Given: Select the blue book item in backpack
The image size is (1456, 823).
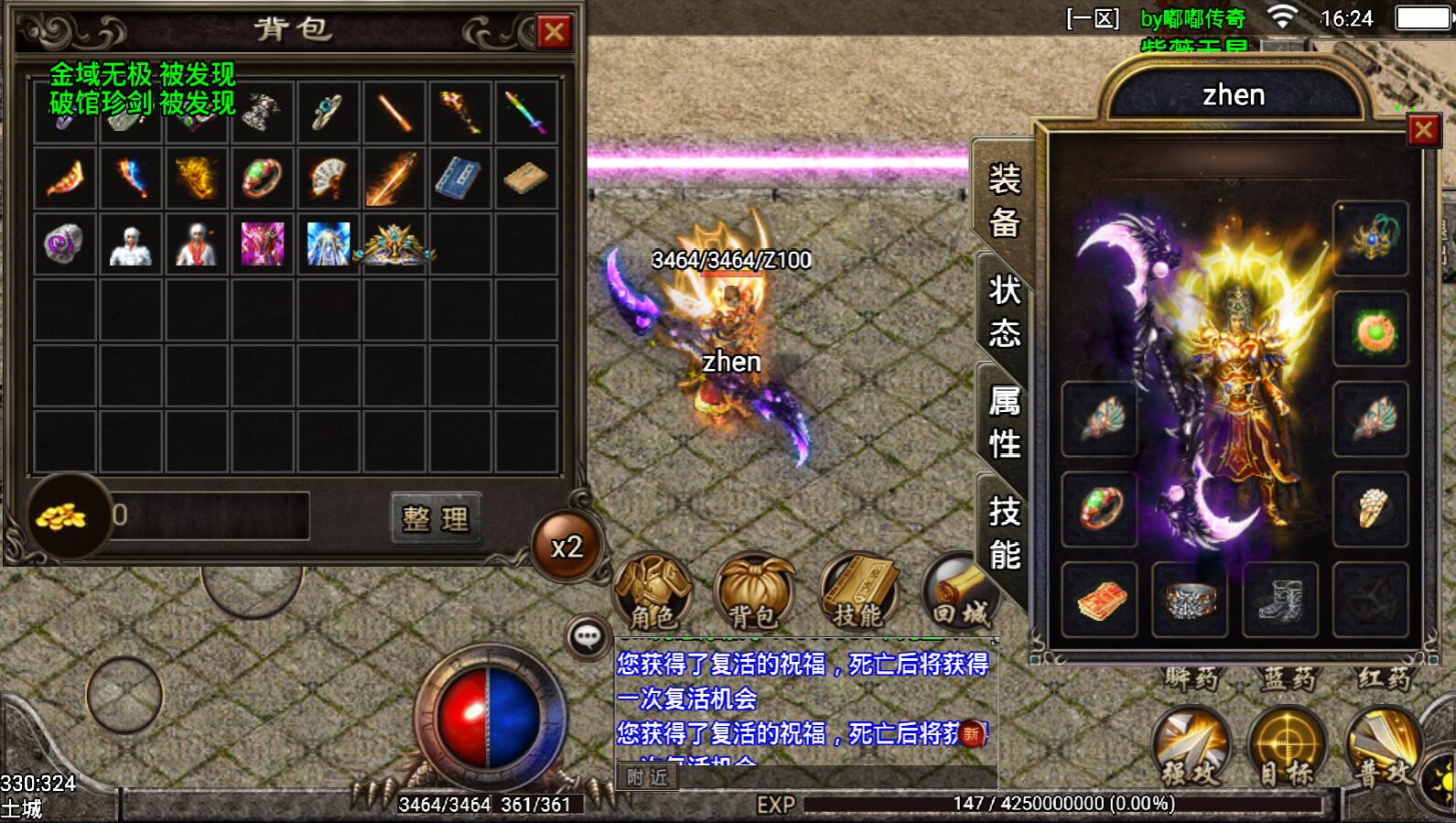Looking at the screenshot, I should (x=459, y=178).
